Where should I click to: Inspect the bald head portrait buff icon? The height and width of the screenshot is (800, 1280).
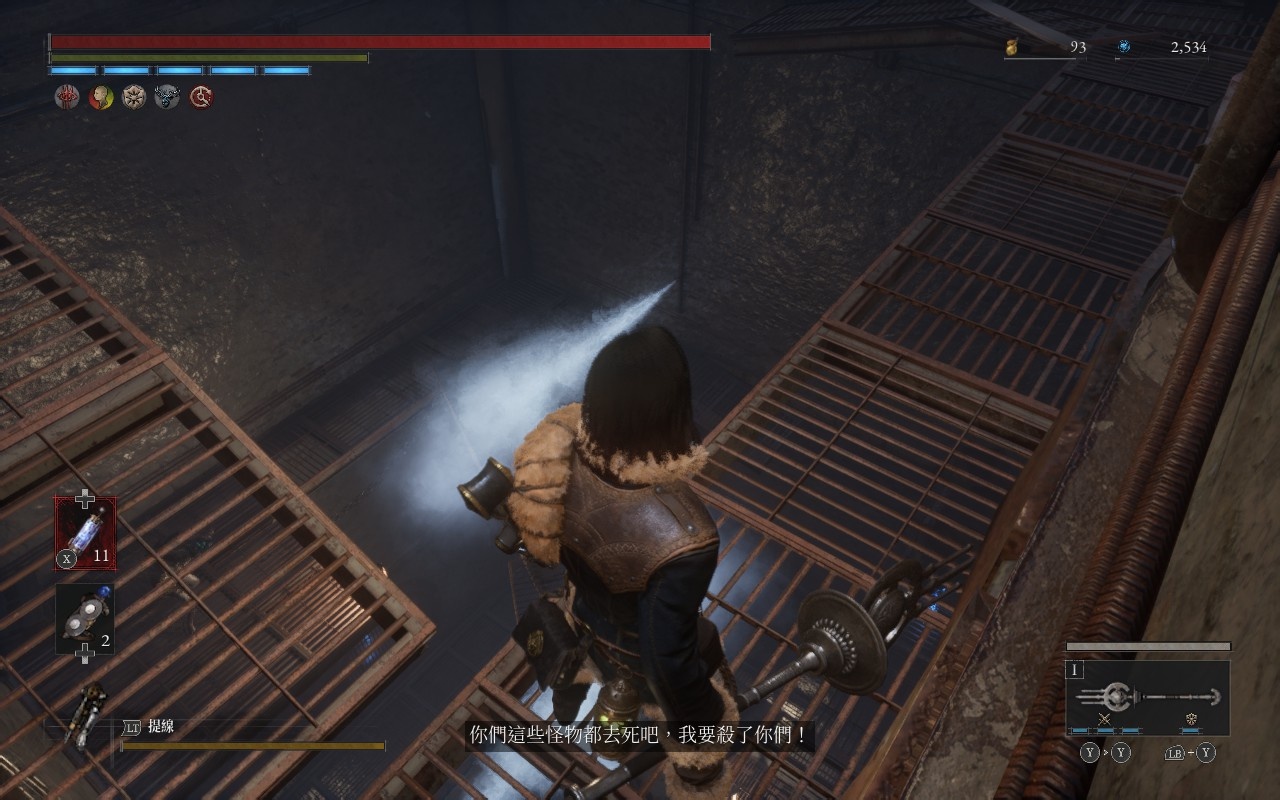[101, 97]
